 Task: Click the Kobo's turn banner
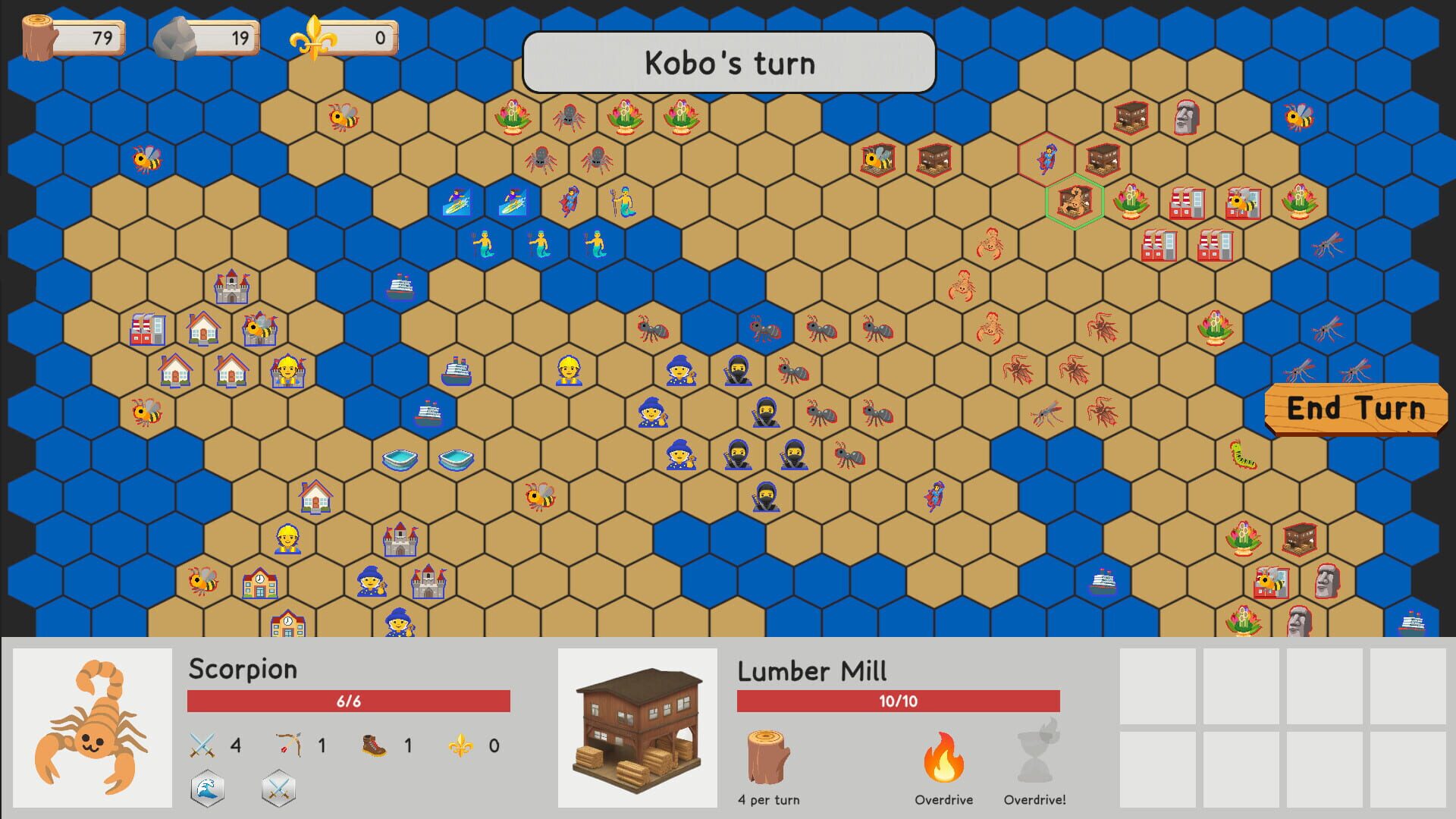click(x=727, y=63)
